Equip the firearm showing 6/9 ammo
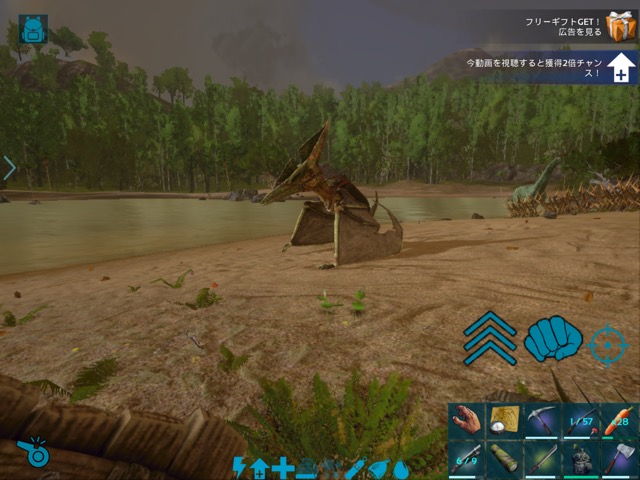 coord(466,460)
